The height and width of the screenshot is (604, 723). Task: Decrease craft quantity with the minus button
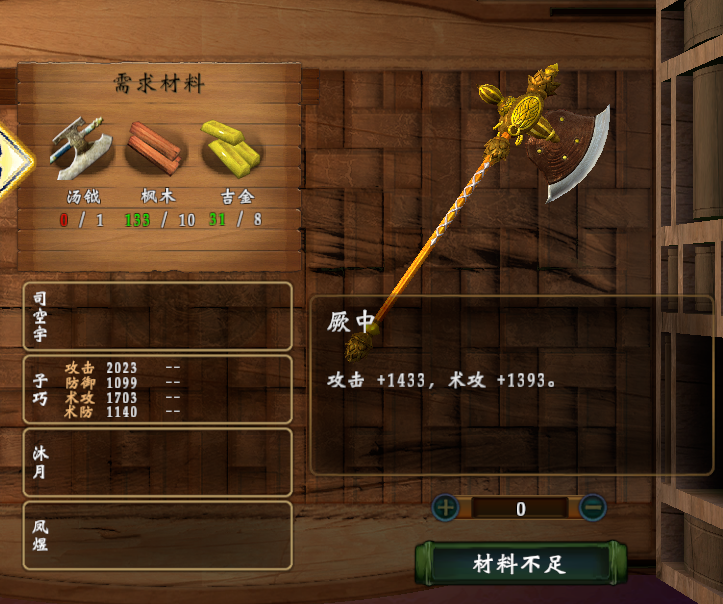tap(592, 507)
